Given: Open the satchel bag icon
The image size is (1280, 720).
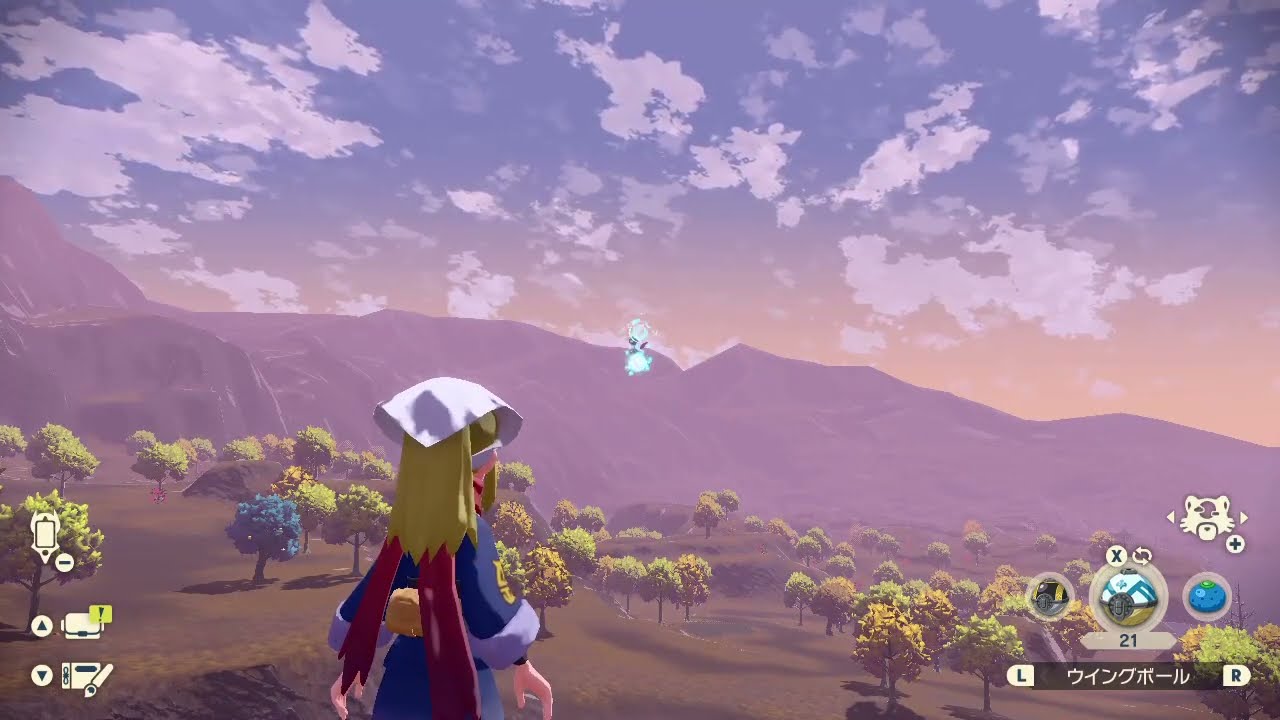Looking at the screenshot, I should (81, 627).
